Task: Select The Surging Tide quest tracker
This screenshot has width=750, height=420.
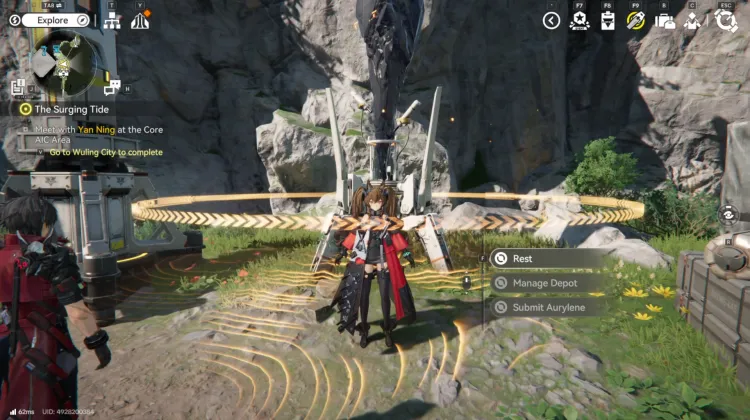Action: (x=70, y=109)
